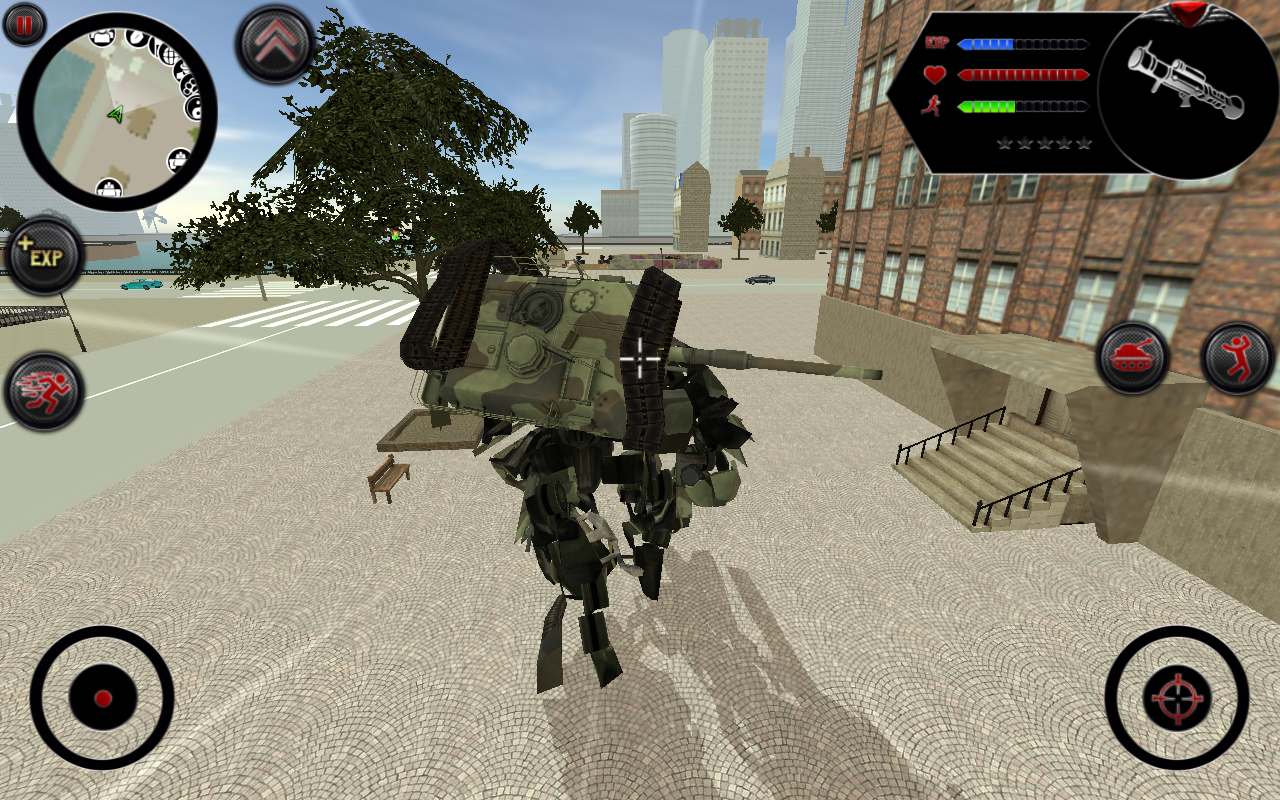Click the red EXP label icon
This screenshot has height=800, width=1280.
(937, 42)
